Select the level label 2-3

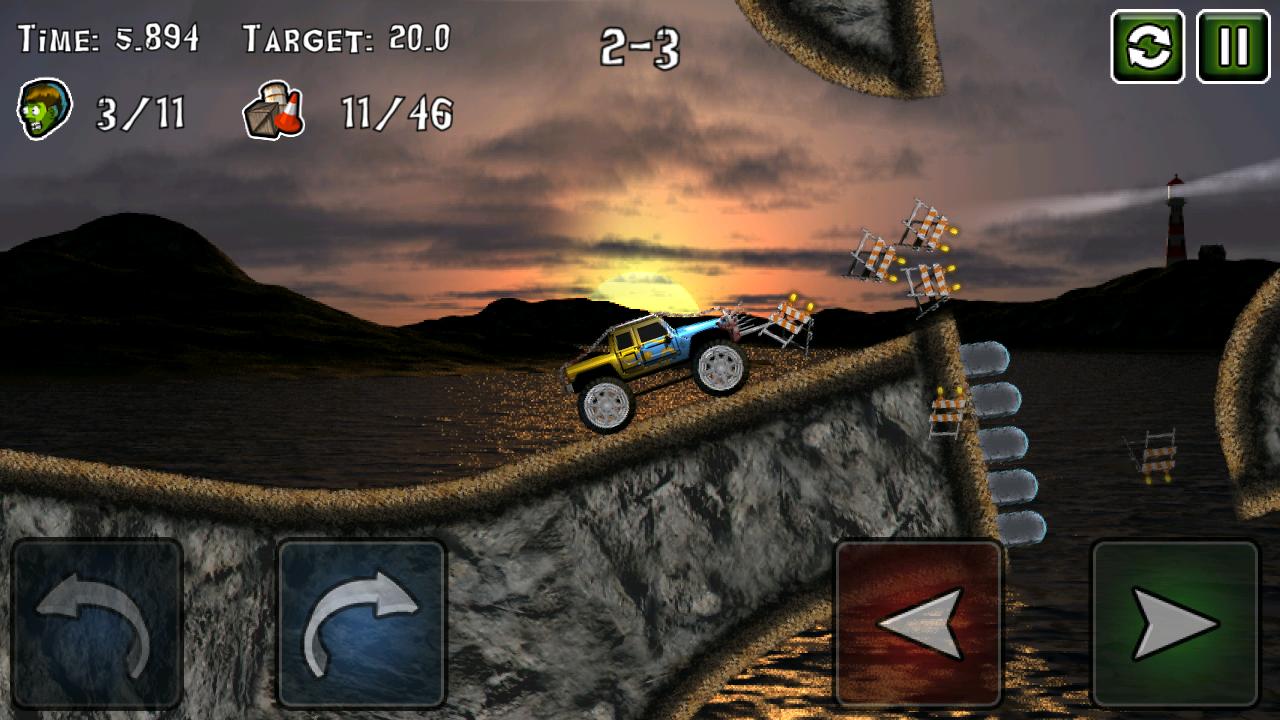point(640,45)
